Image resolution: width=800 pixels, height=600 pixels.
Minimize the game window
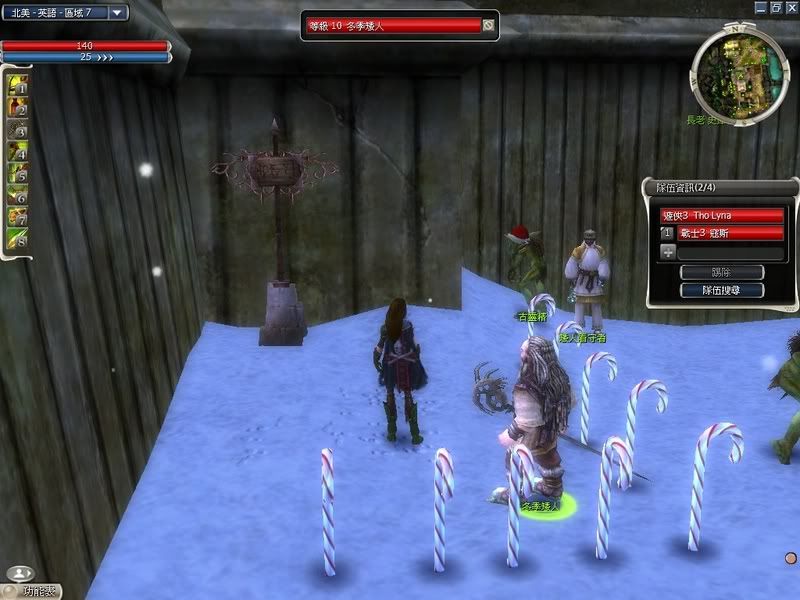coord(758,6)
